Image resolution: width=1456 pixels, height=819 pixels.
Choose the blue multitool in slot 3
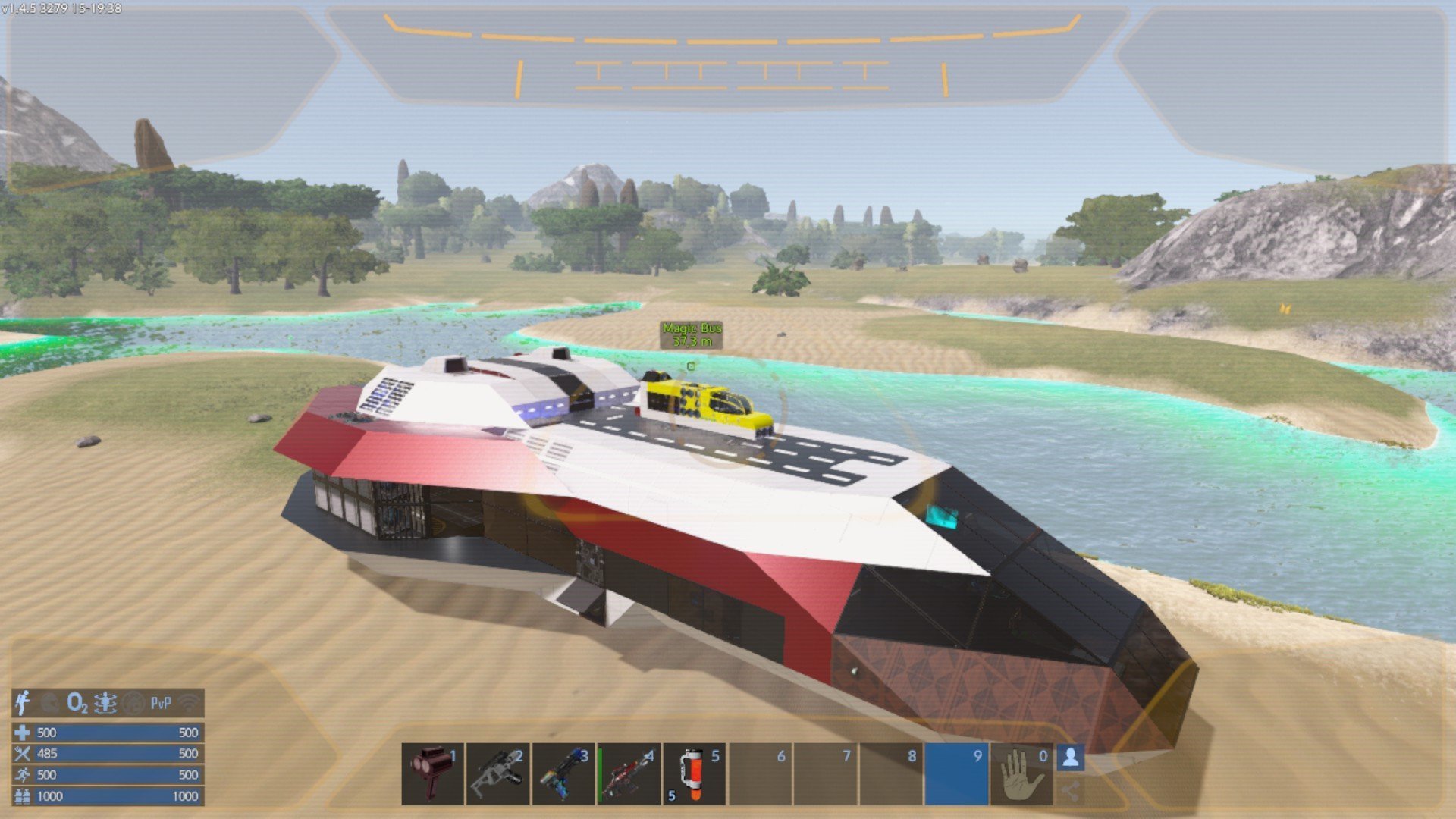[563, 773]
